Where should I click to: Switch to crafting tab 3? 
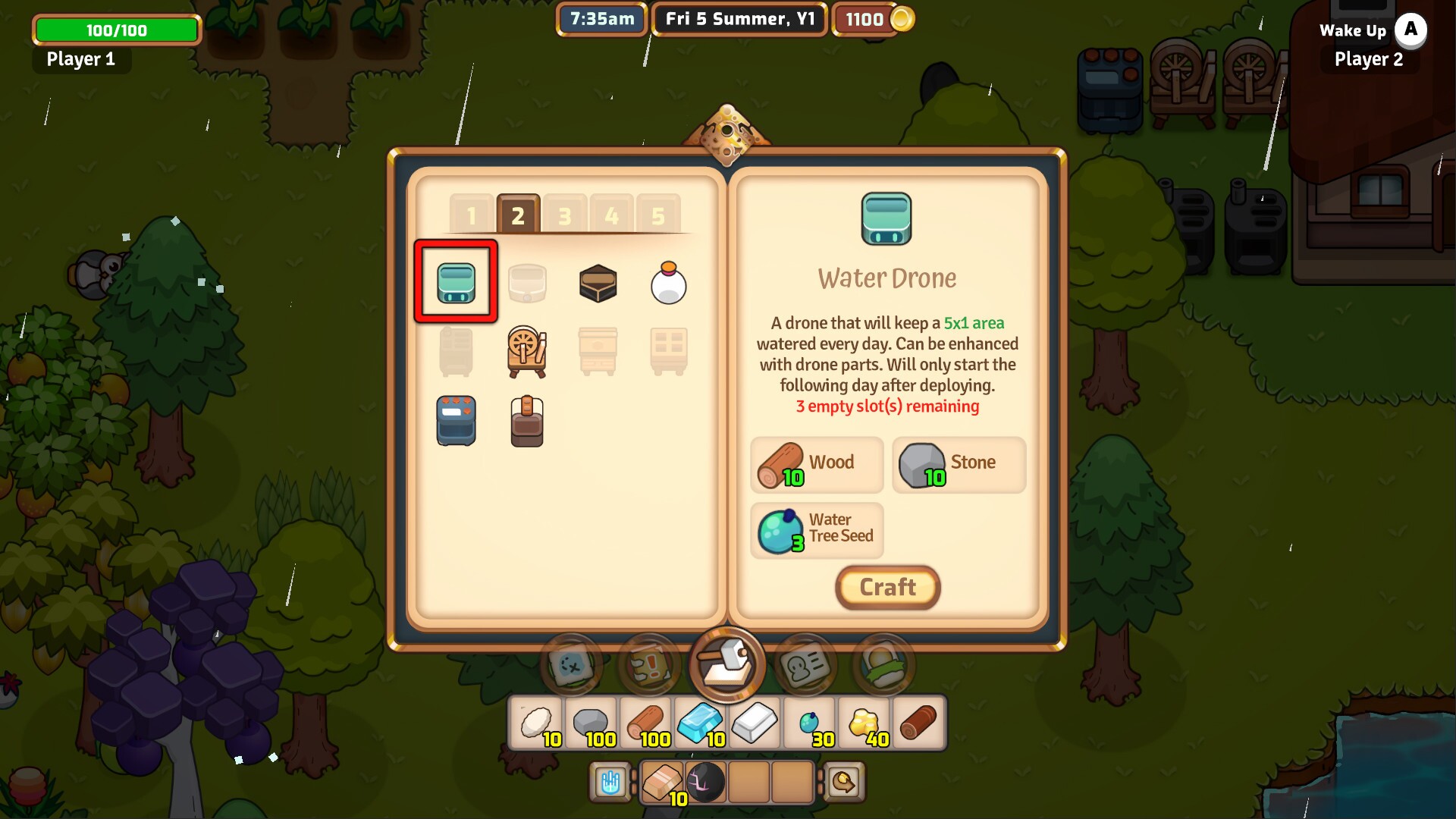point(563,215)
